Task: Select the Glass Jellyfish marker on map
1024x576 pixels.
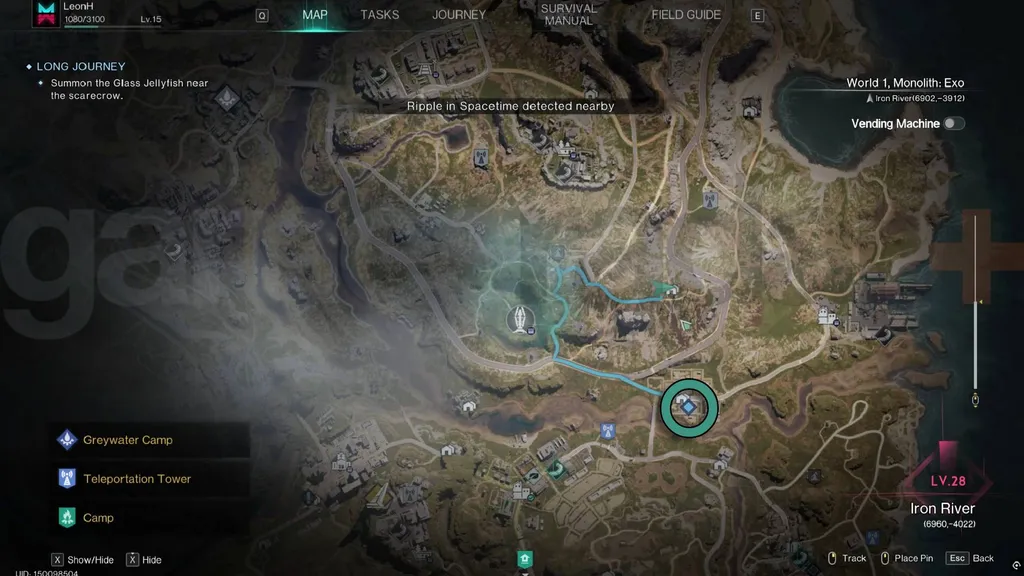Action: pos(521,318)
